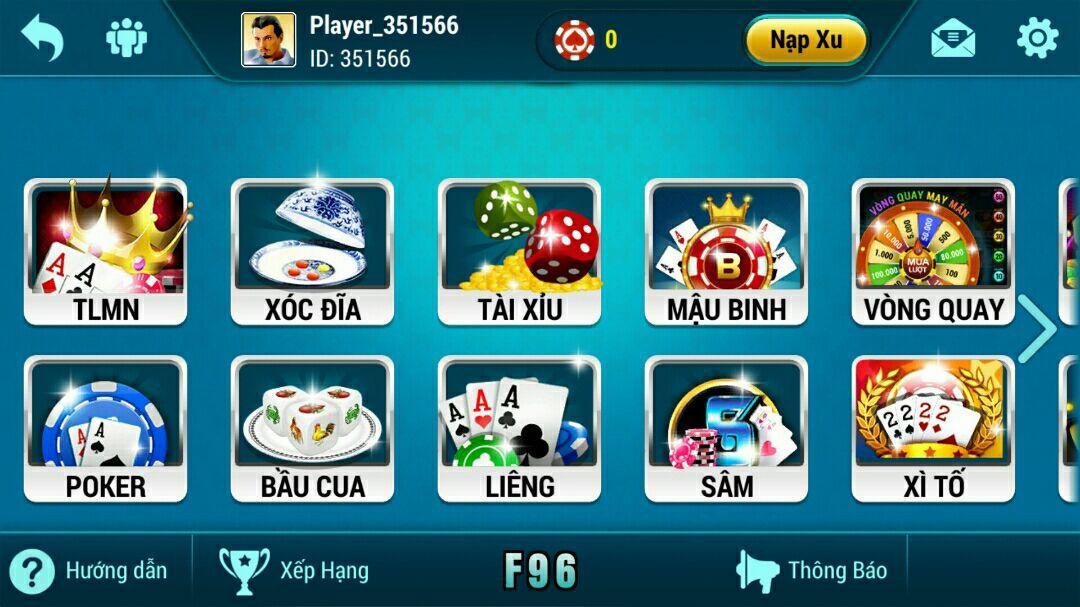The height and width of the screenshot is (607, 1080).
Task: Open the Hướng dẫn help guide
Action: click(x=88, y=571)
